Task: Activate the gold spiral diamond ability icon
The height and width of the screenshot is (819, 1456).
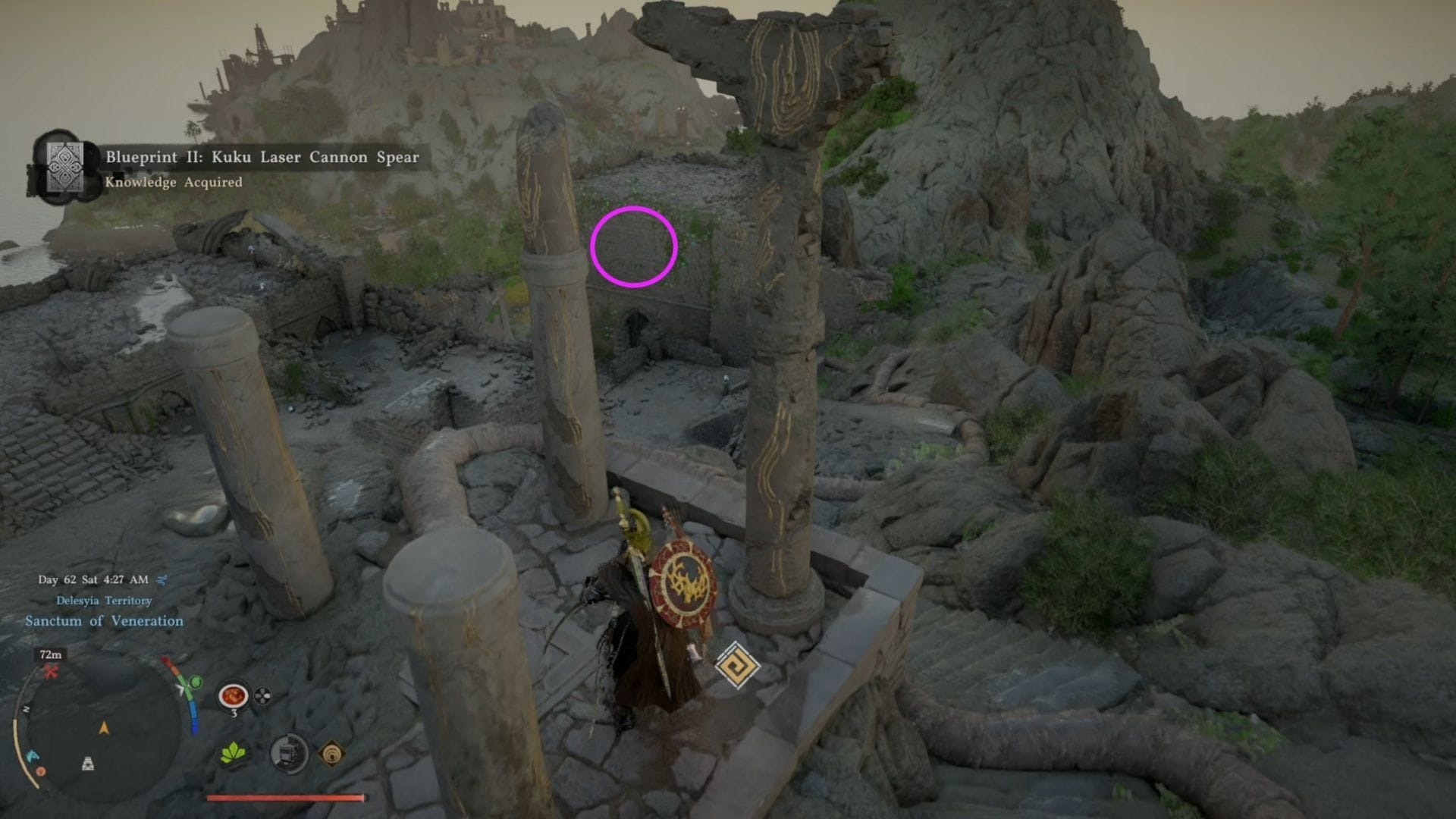Action: tap(331, 754)
